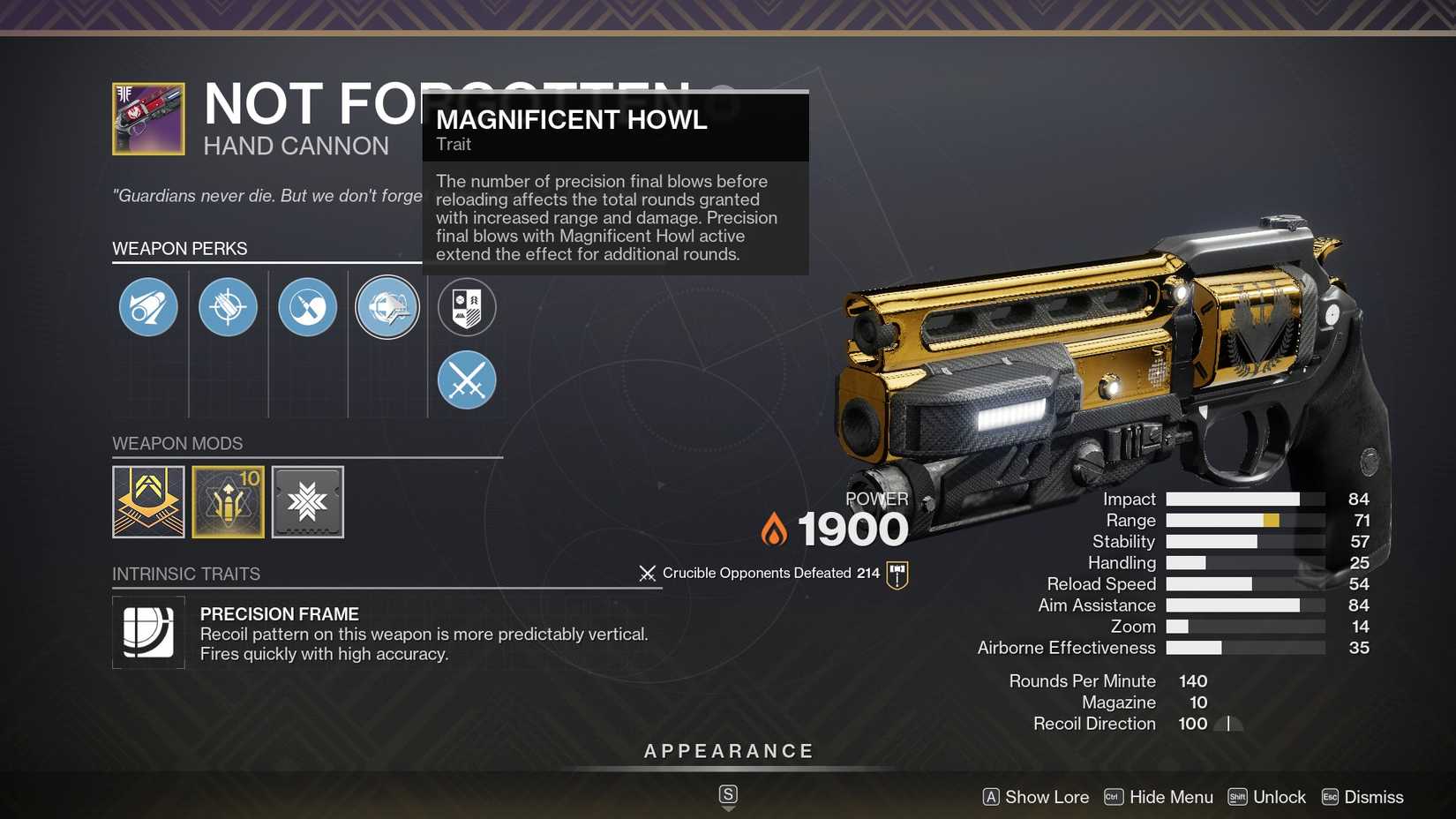Select the first barrel perk icon

pos(147,307)
